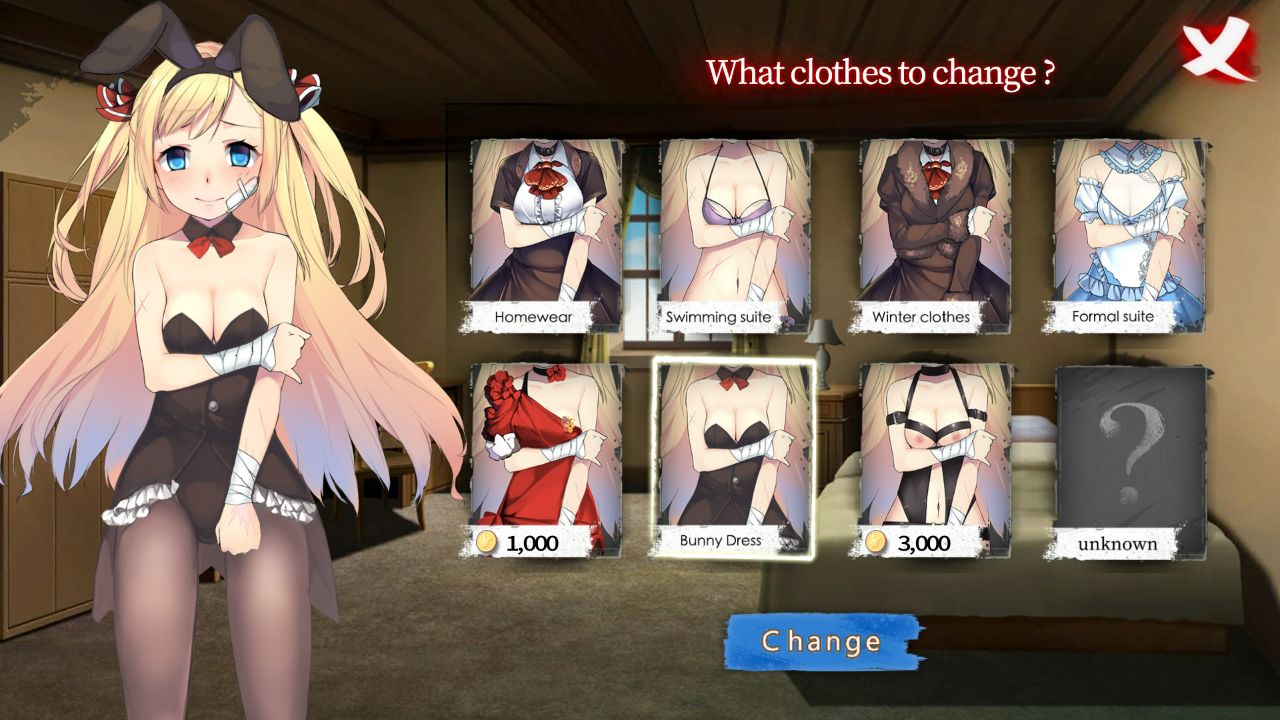Click the Bunny Dress name label
The image size is (1280, 720).
(x=721, y=538)
